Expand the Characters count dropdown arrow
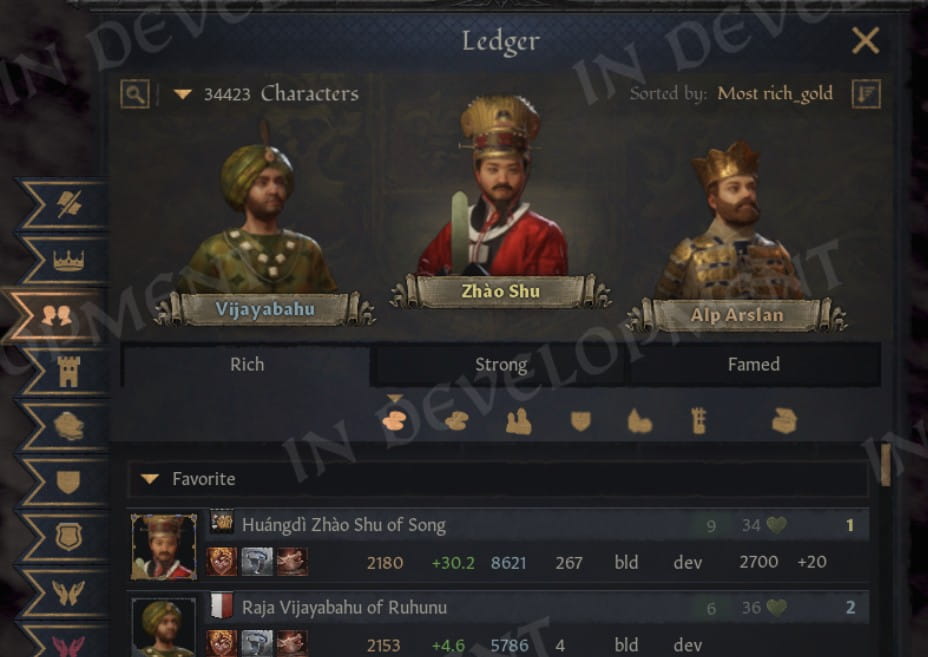The width and height of the screenshot is (928, 657). 182,94
